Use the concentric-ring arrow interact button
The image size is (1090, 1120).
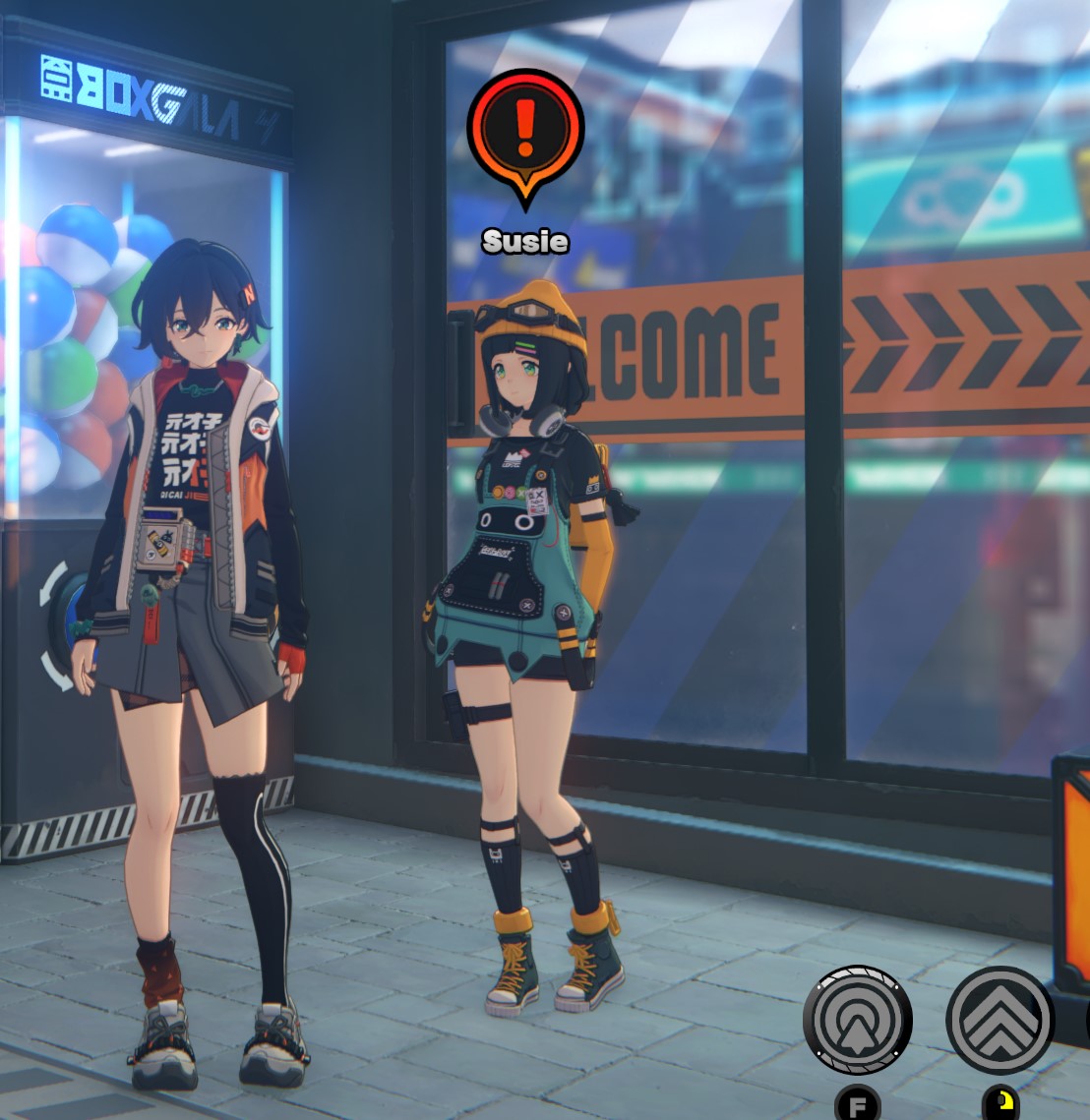(858, 1020)
